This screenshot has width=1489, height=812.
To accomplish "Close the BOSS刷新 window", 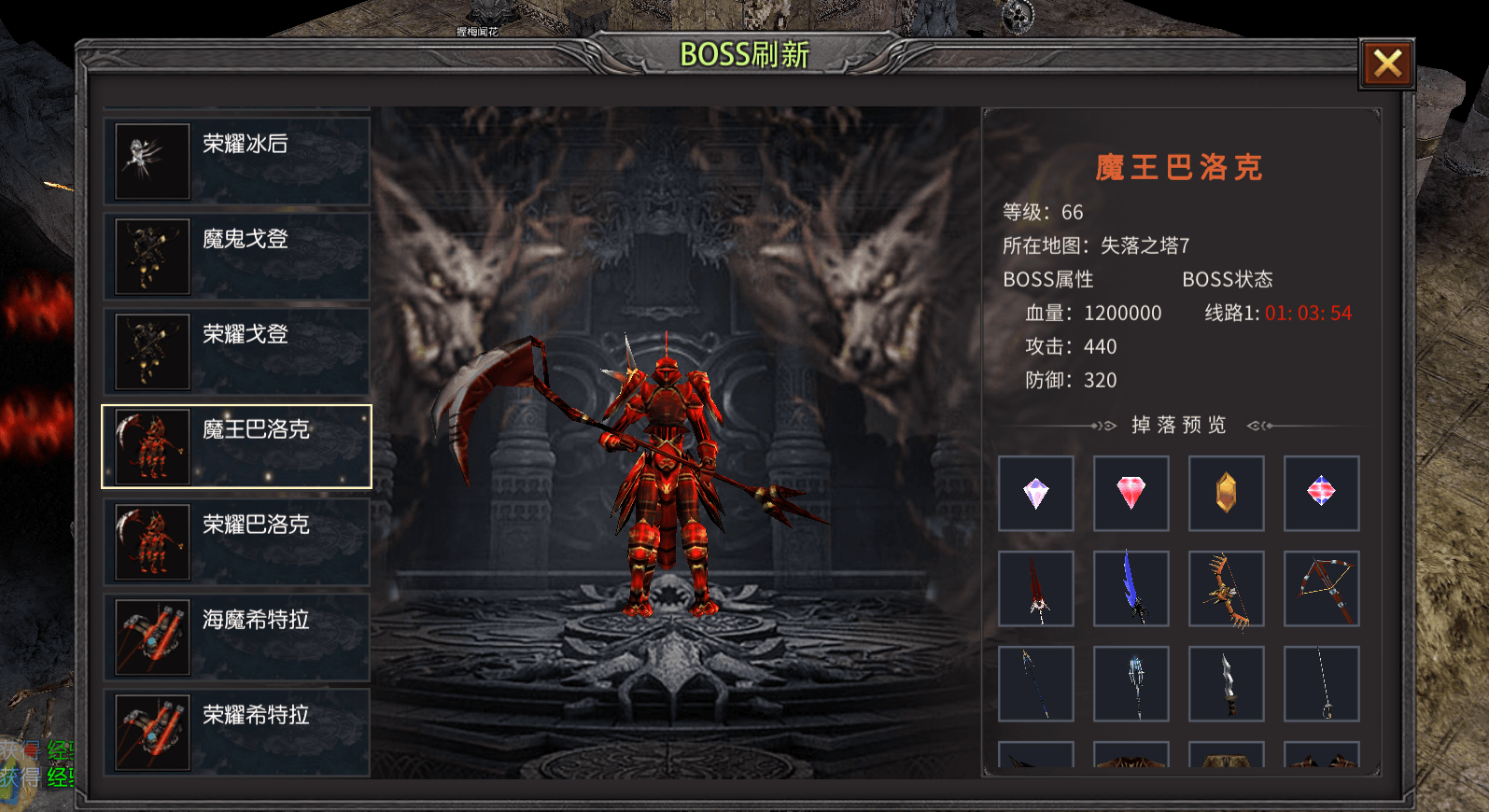I will (x=1386, y=64).
